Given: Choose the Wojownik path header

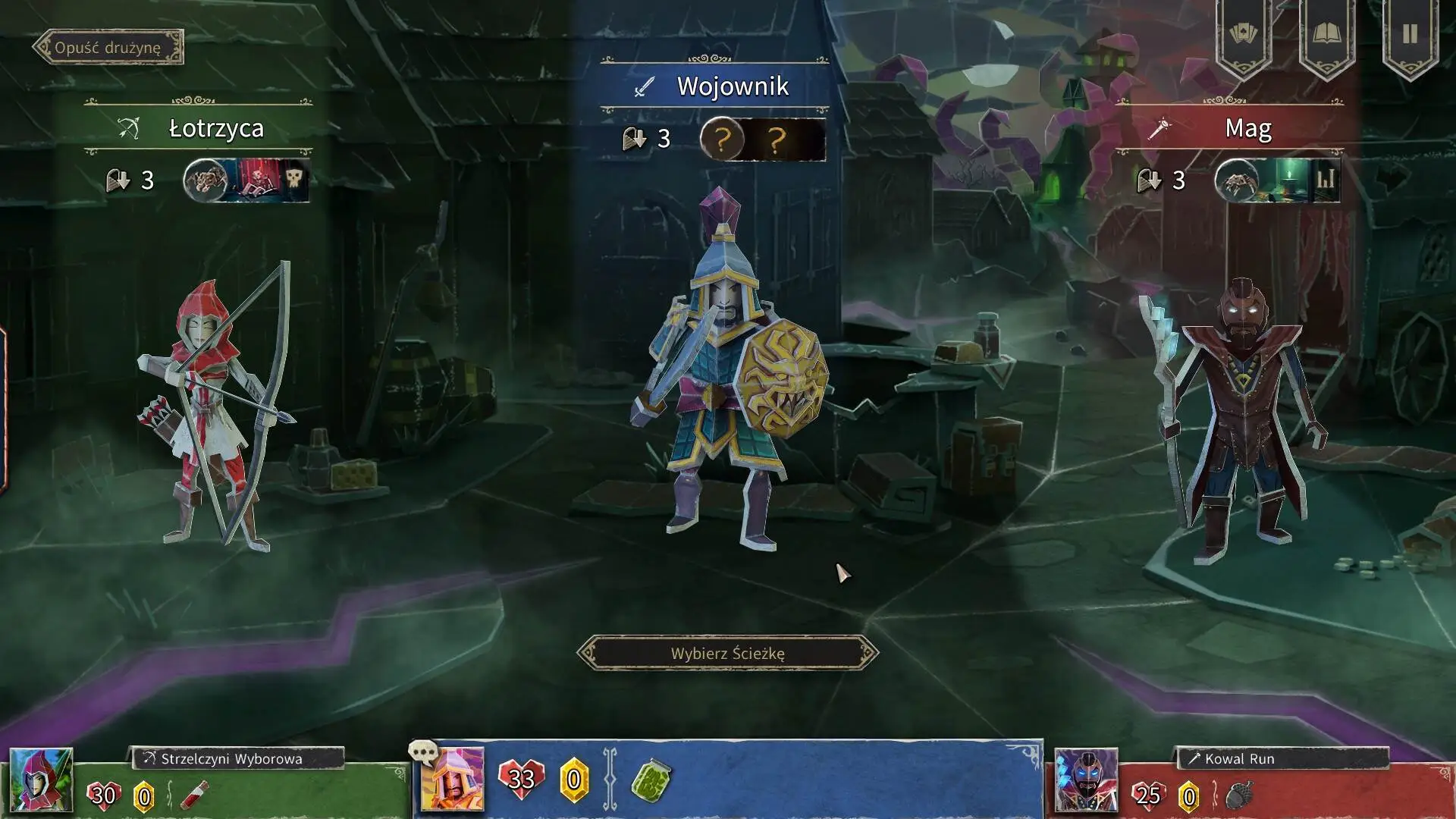Looking at the screenshot, I should tap(714, 86).
